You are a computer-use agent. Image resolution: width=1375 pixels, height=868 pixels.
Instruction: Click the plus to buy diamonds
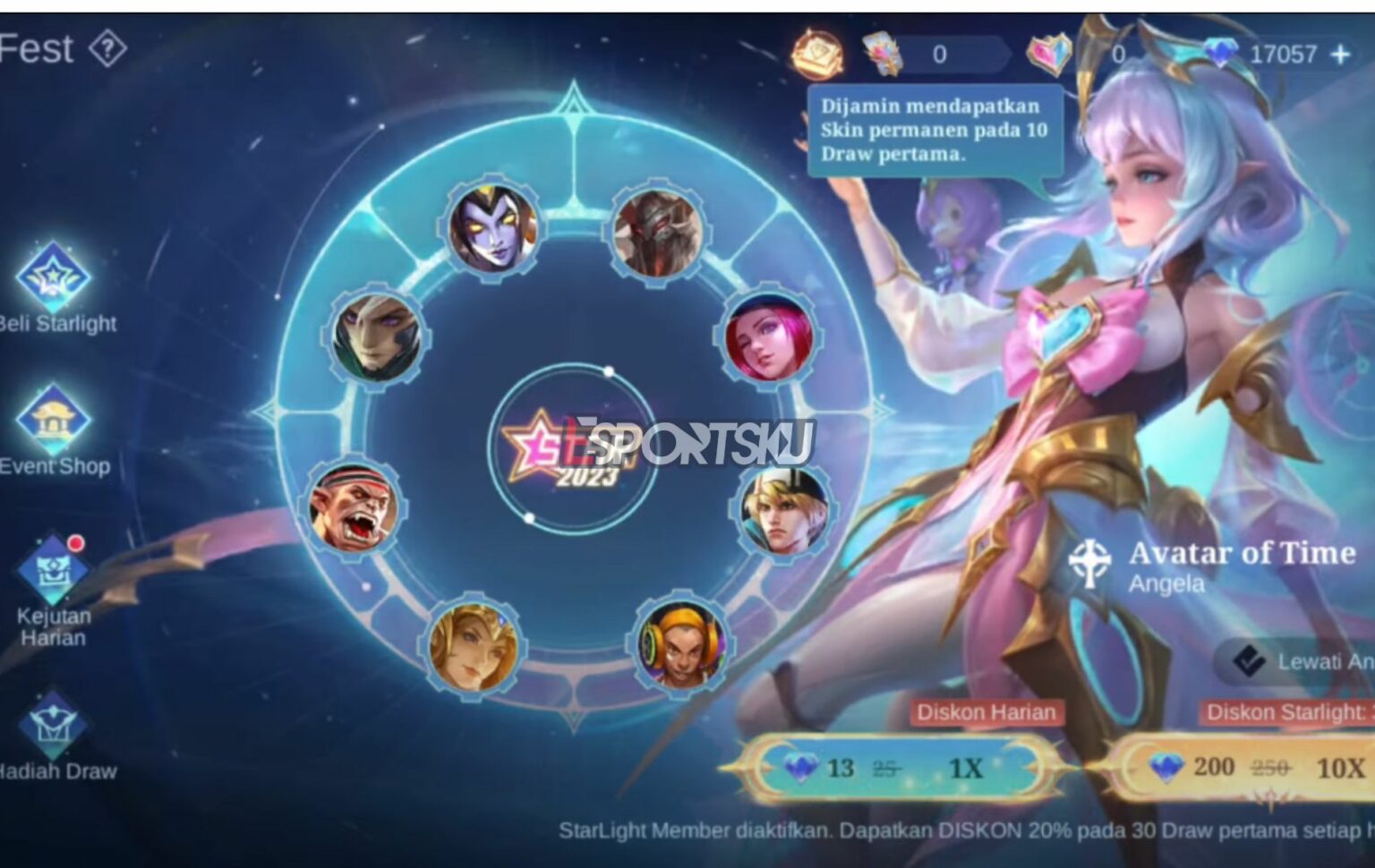tap(1338, 55)
